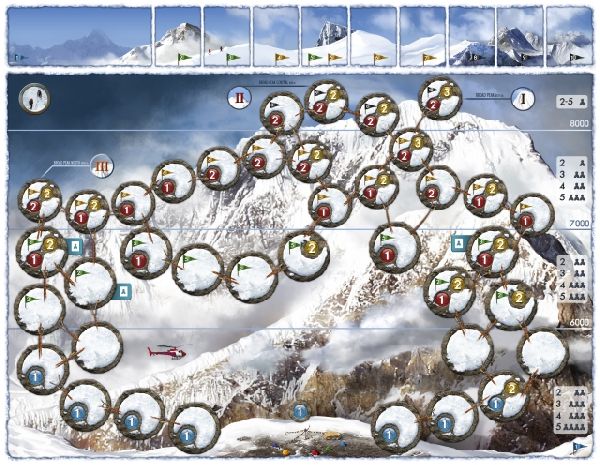Image resolution: width=600 pixels, height=465 pixels.
Task: Select the Roman numeral II peak marker
Action: click(x=241, y=97)
